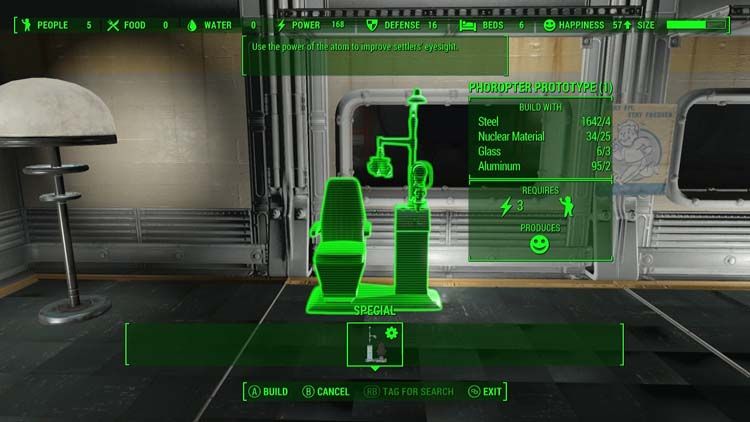Select the Phoropter Prototype item thumbnail
The image size is (750, 422).
(x=374, y=343)
